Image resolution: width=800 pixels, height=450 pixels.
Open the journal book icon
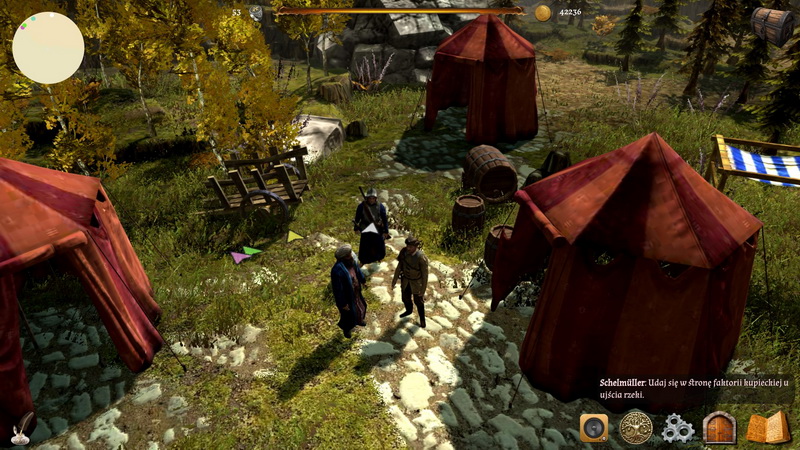pyautogui.click(x=768, y=428)
